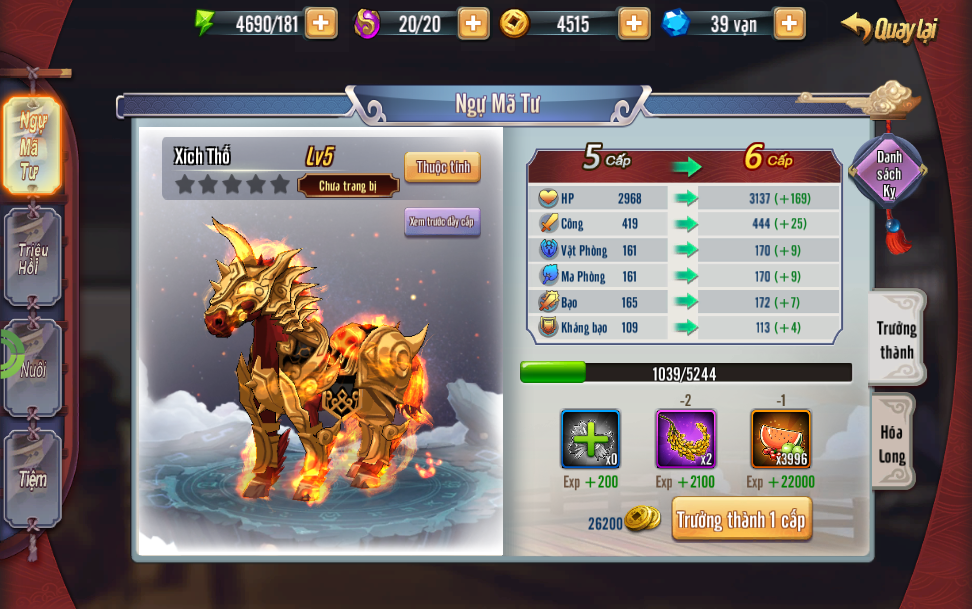Viewport: 972px width, 609px height.
Task: Use the watermelon Exp +22000 item
Action: pos(780,439)
